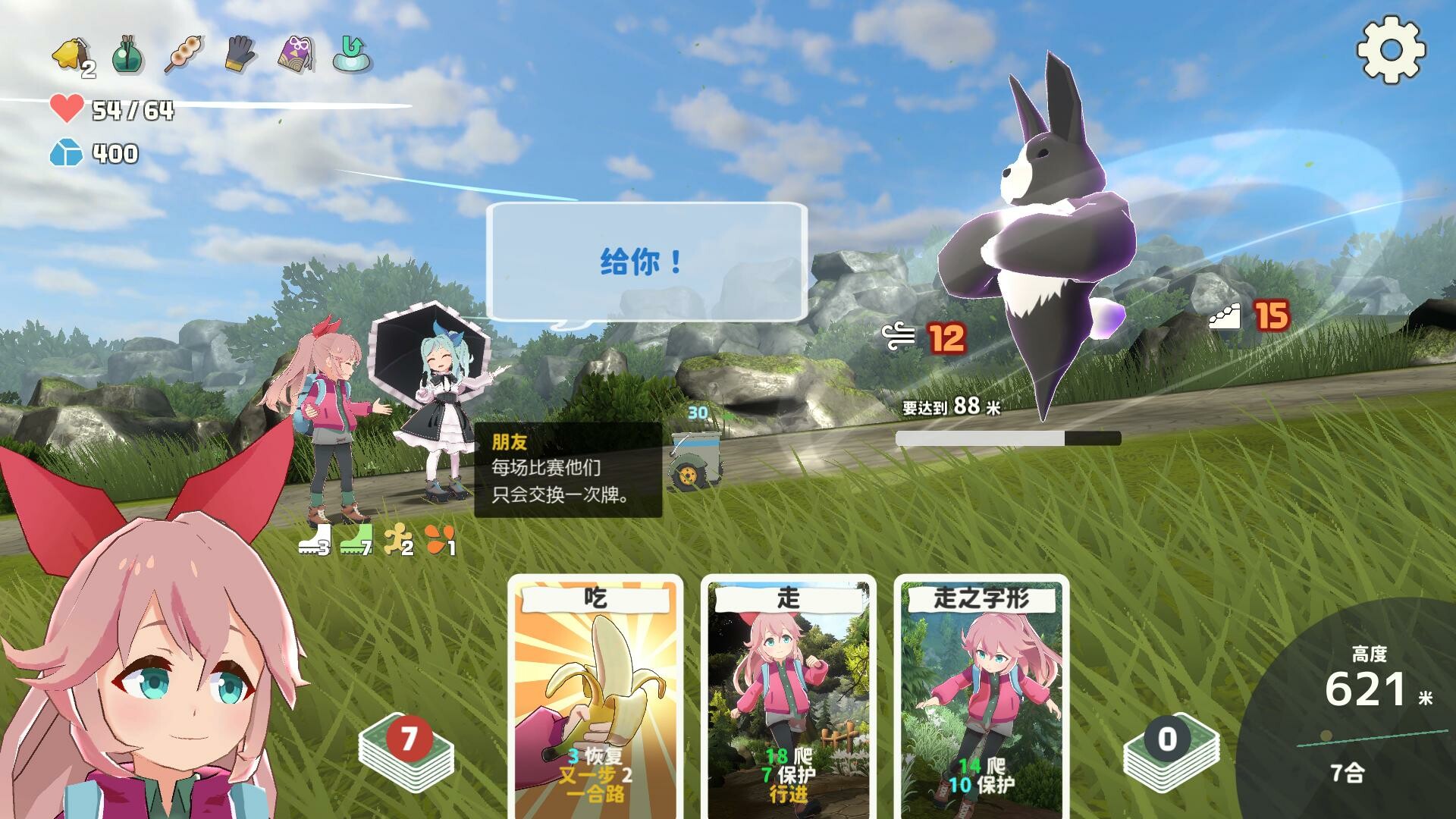The image size is (1456, 819).
Task: Play the 吃 banana card
Action: point(597,690)
